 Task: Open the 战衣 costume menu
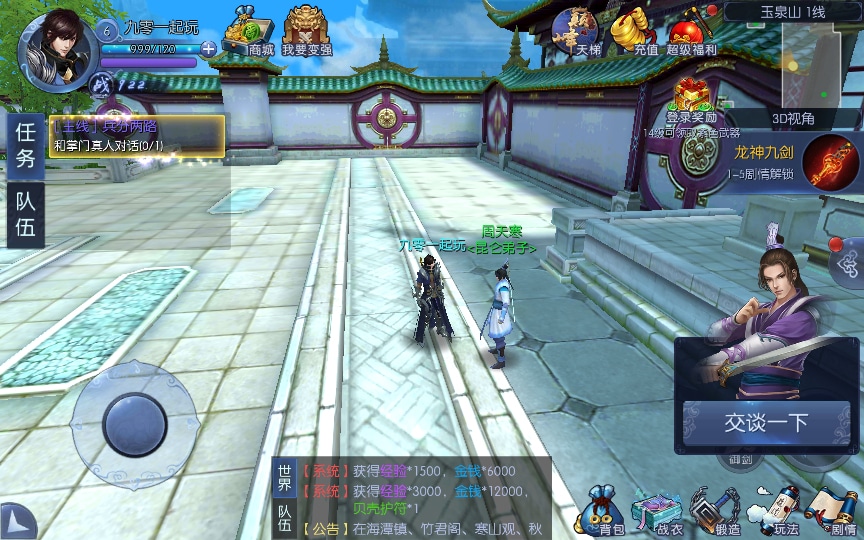click(x=658, y=510)
